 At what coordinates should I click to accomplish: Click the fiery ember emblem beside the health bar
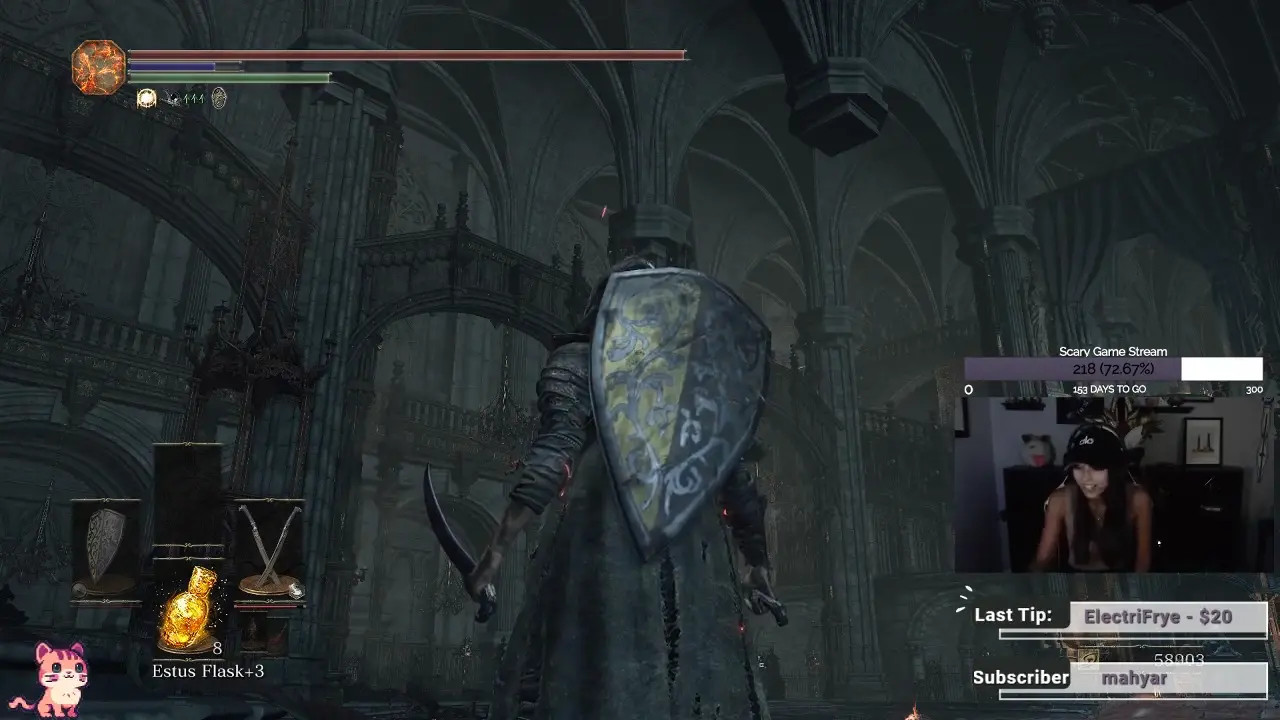point(99,67)
